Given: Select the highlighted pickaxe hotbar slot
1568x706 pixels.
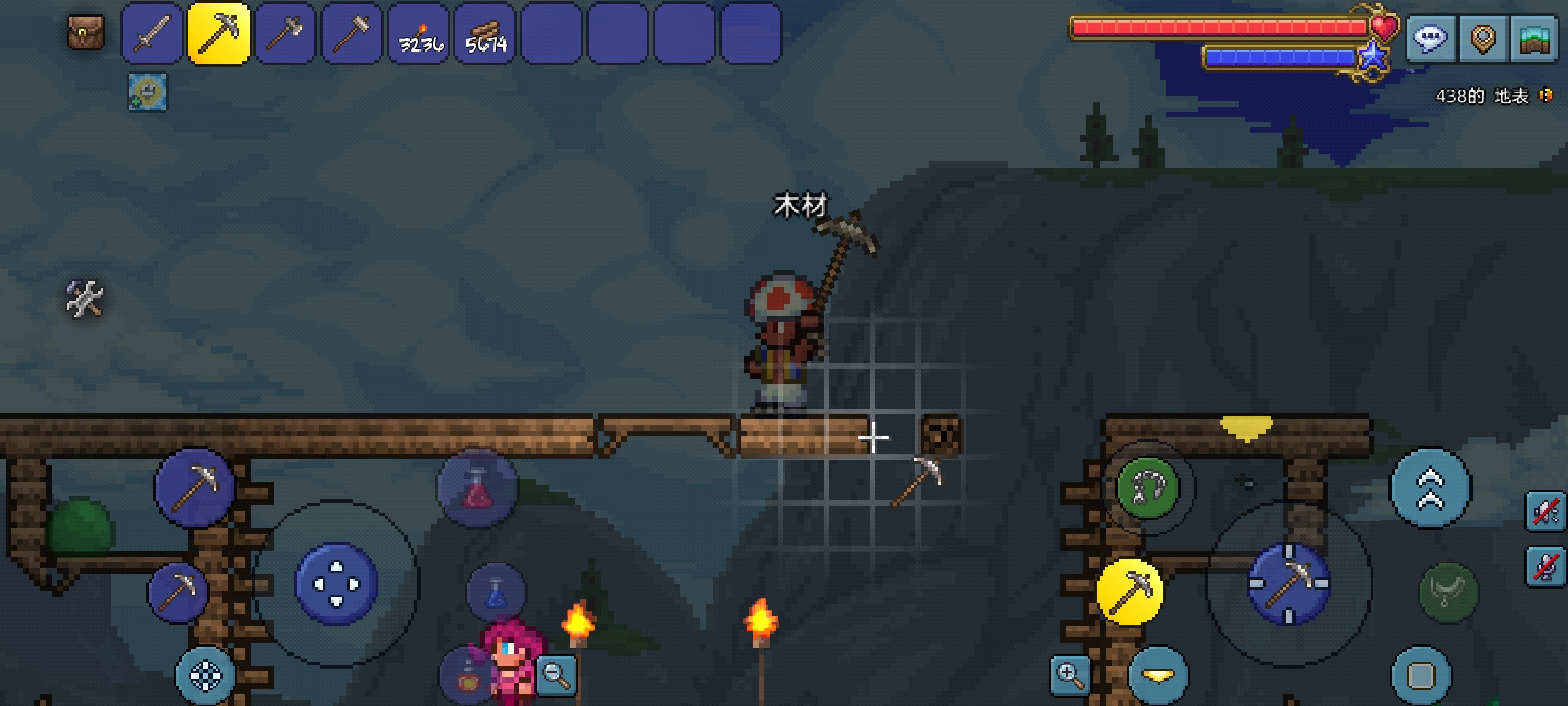Looking at the screenshot, I should click(x=219, y=34).
